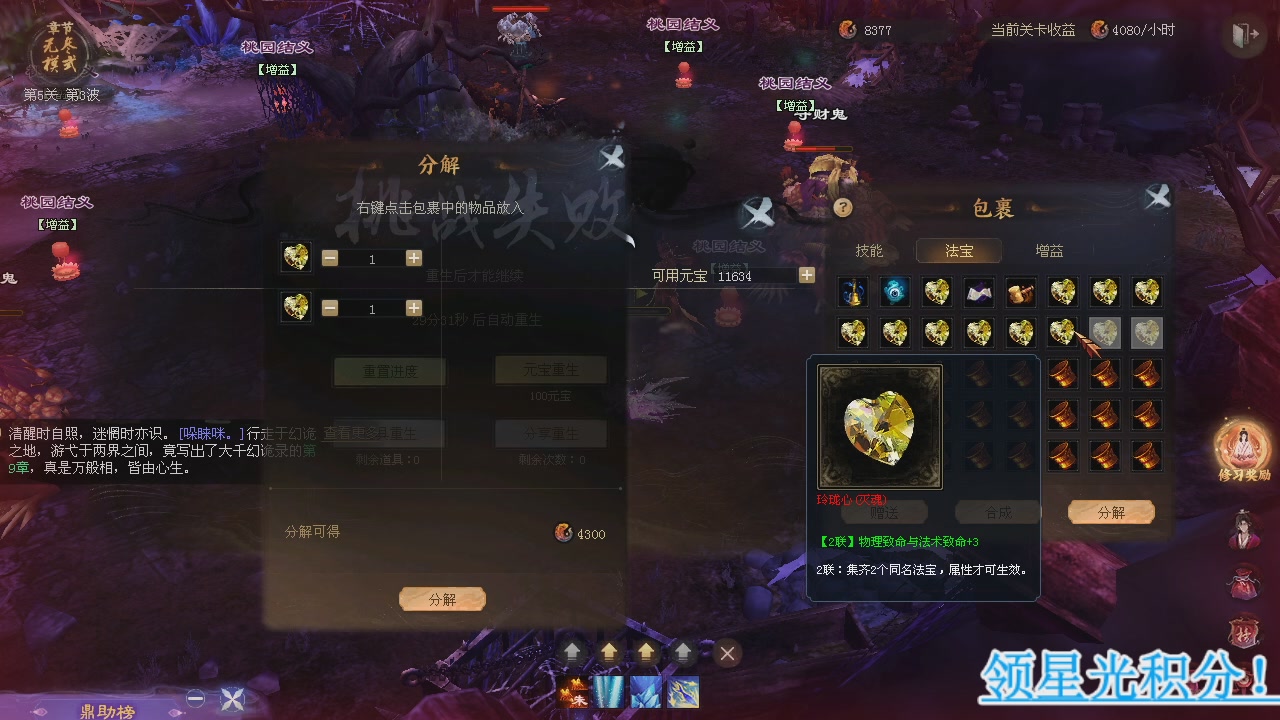Click the 玲珑心 gem thumbnail preview
The height and width of the screenshot is (720, 1280).
pyautogui.click(x=879, y=426)
